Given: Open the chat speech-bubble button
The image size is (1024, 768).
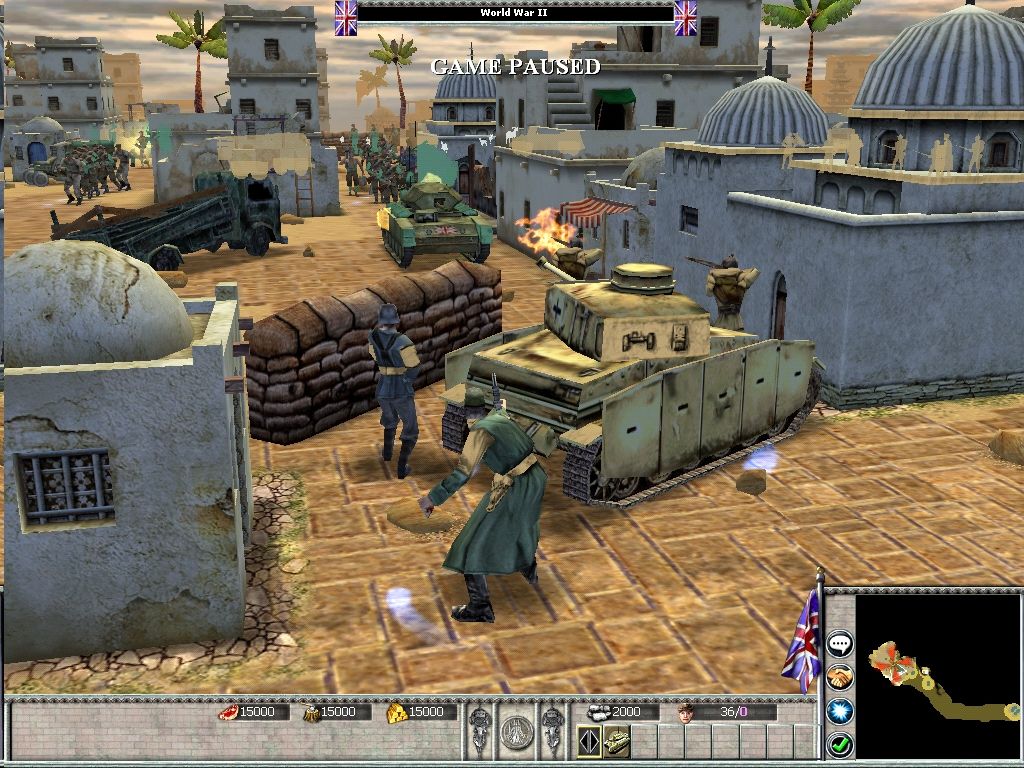Looking at the screenshot, I should pyautogui.click(x=839, y=644).
